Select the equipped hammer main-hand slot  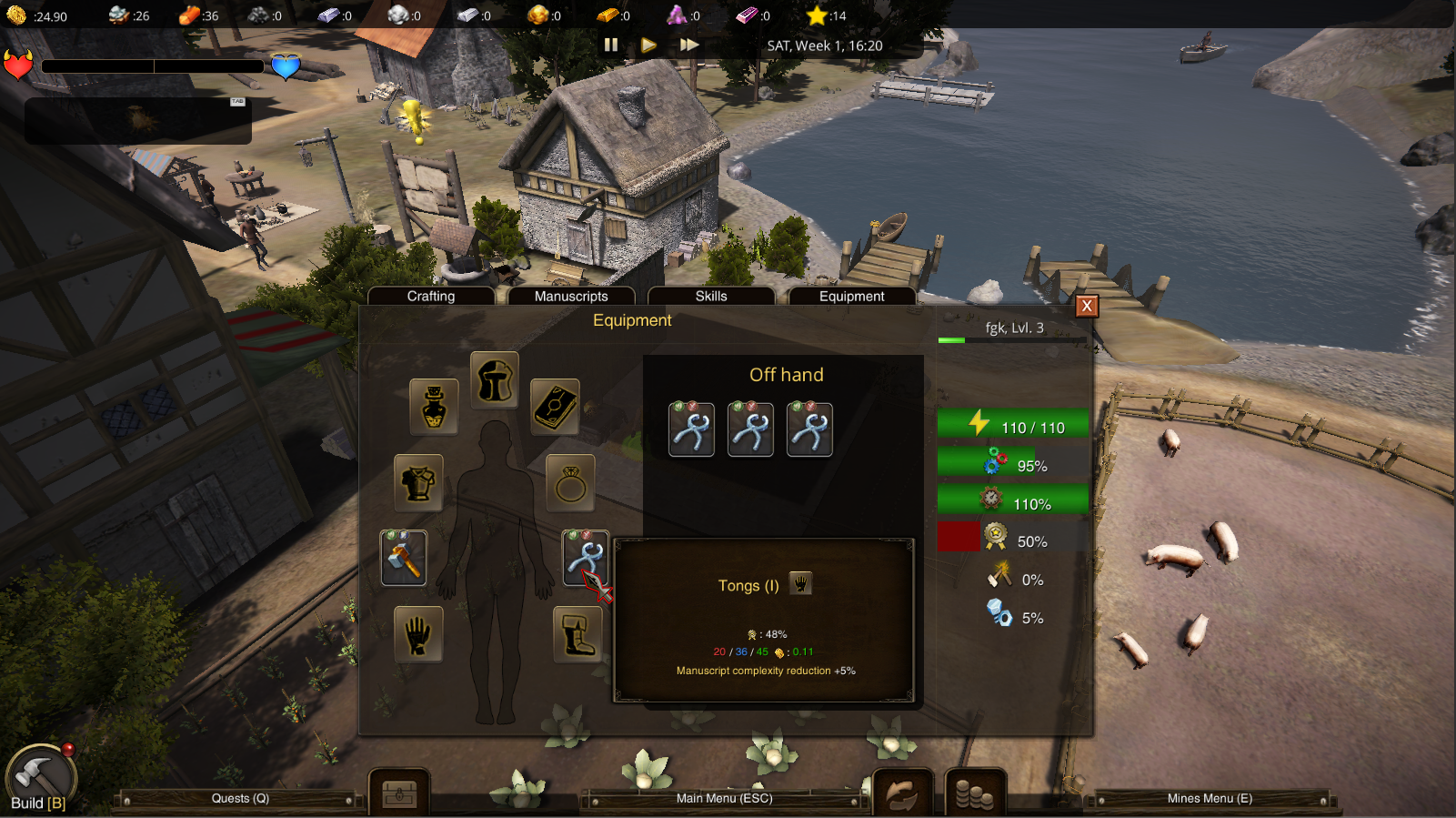[404, 558]
